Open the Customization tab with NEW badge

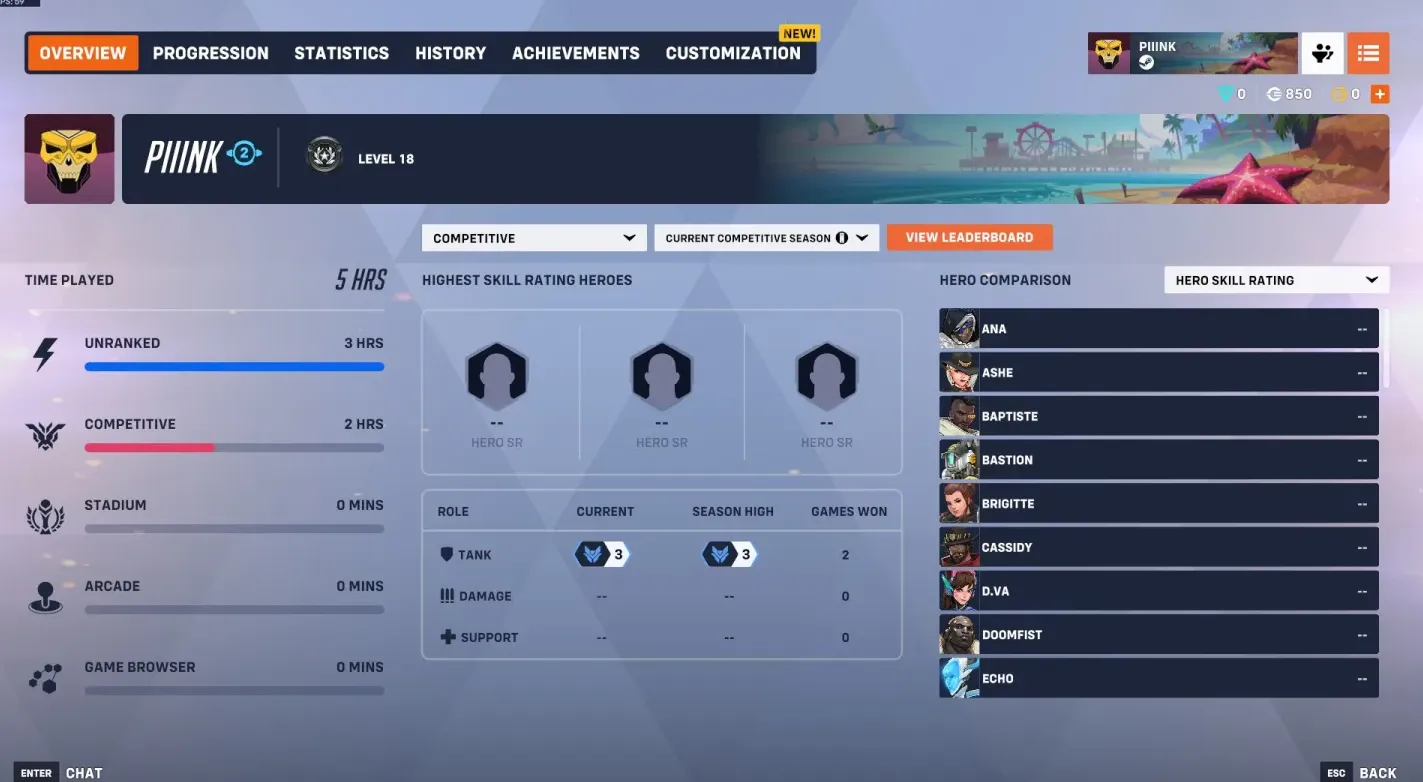pos(733,53)
